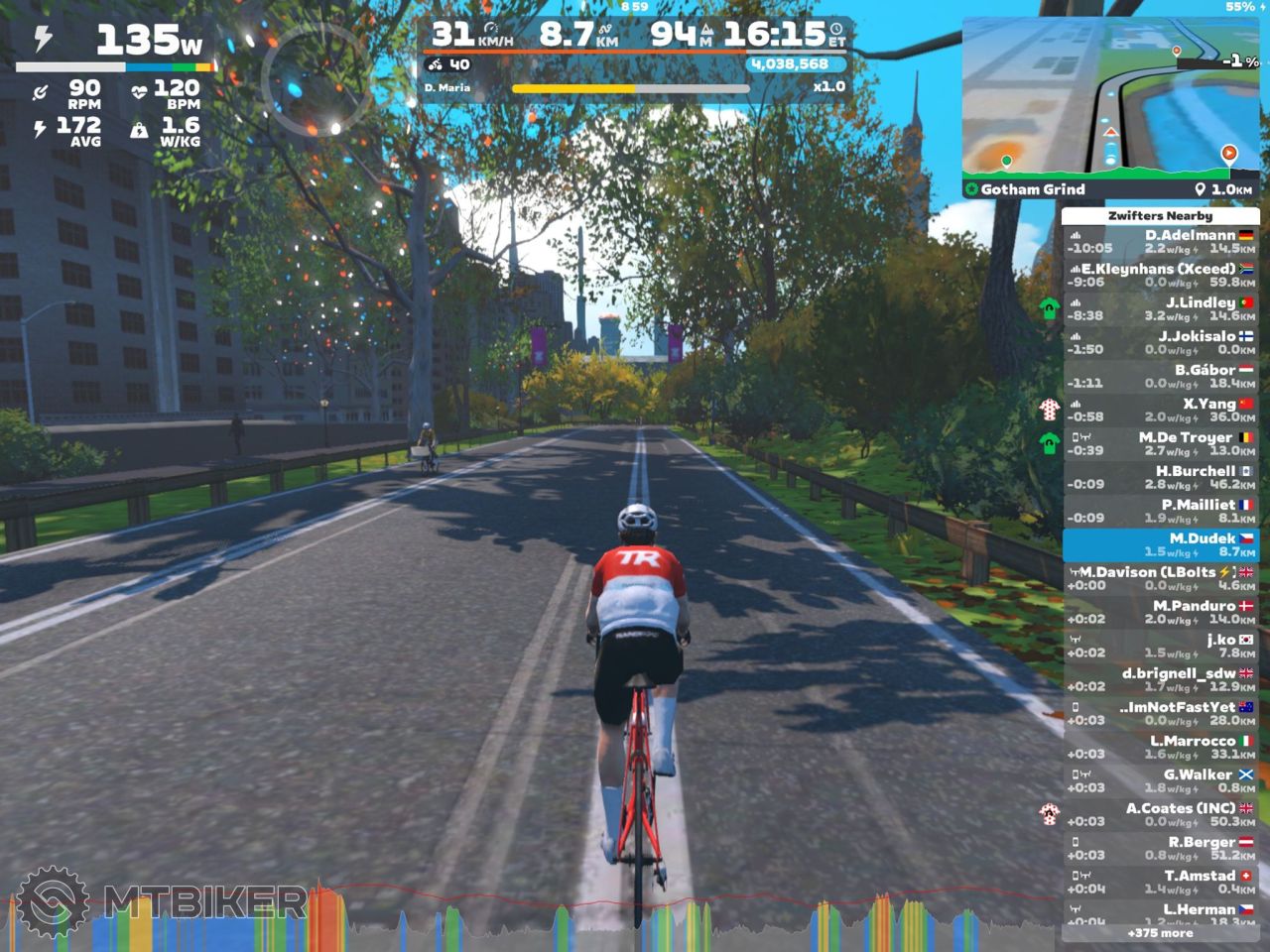Screen dimensions: 1270x952
Task: Select the highlighted M.Dudek row
Action: [x=1161, y=545]
